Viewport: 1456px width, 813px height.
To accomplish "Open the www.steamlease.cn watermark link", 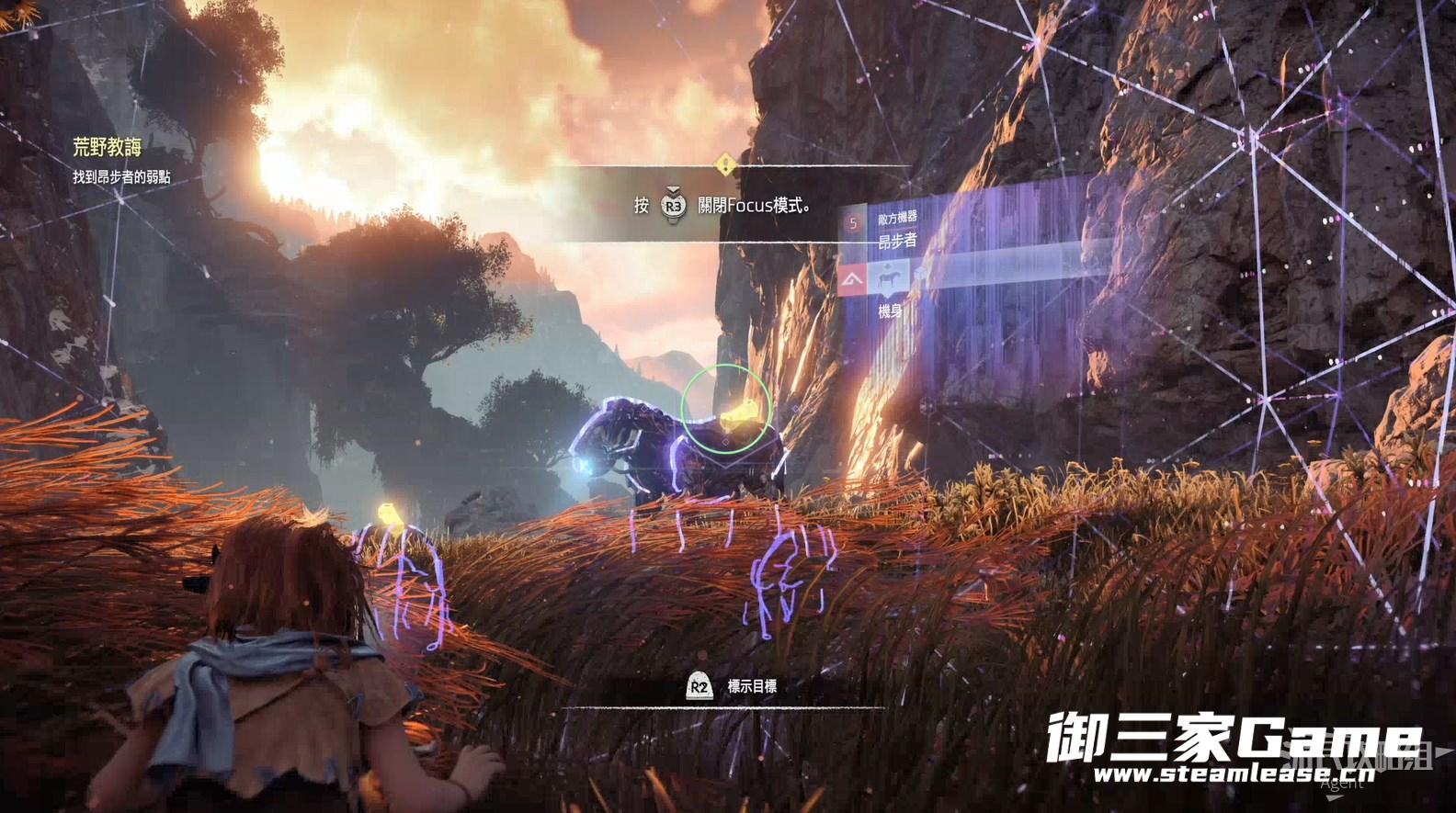I will pyautogui.click(x=1232, y=773).
